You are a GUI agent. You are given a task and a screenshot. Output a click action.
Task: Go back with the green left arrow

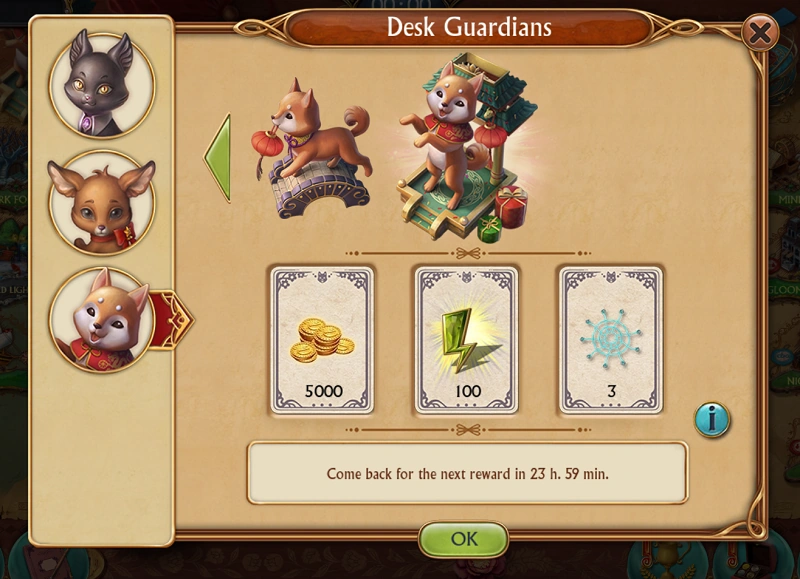point(218,158)
